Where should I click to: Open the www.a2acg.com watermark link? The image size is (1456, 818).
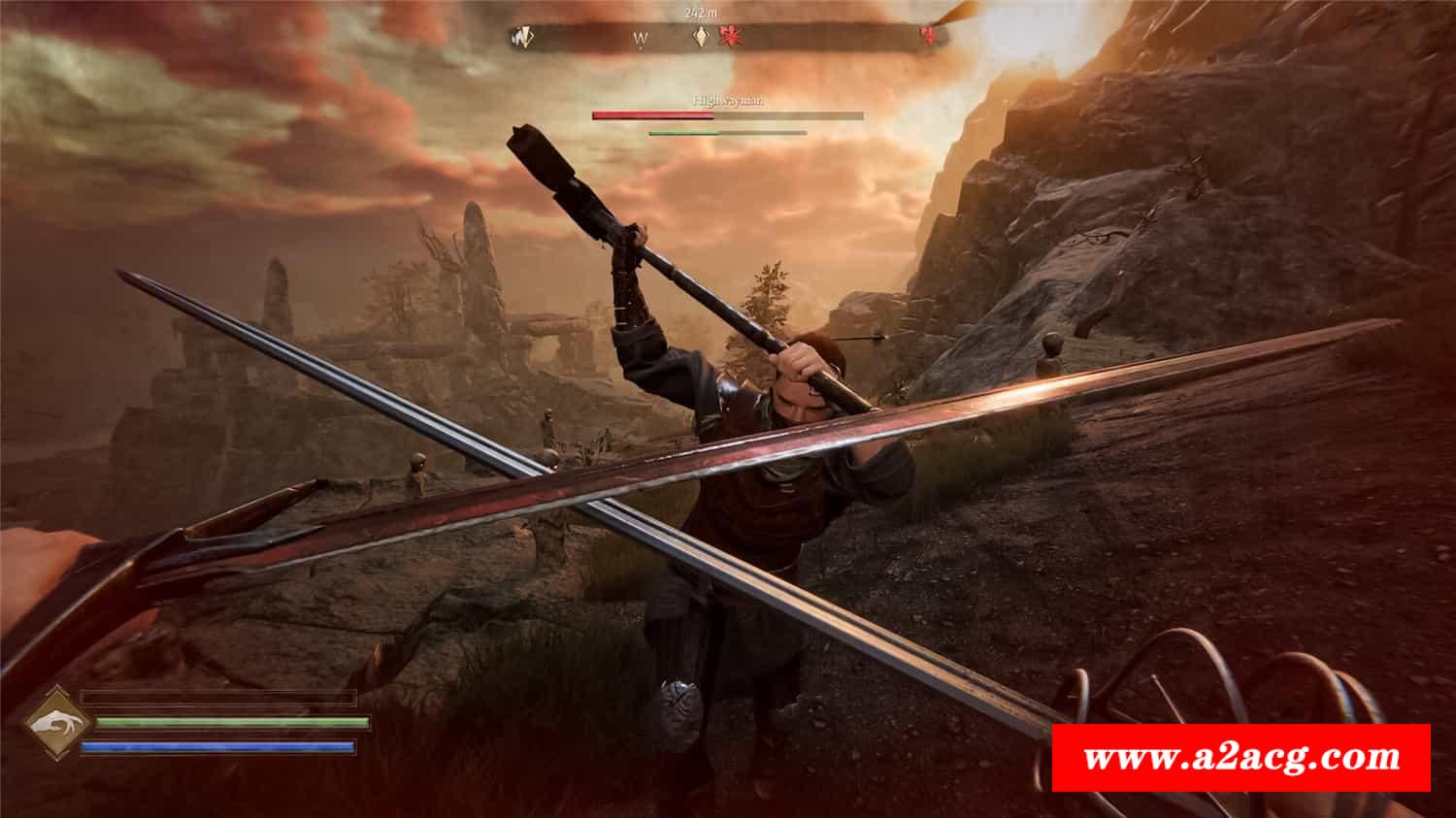1241,757
